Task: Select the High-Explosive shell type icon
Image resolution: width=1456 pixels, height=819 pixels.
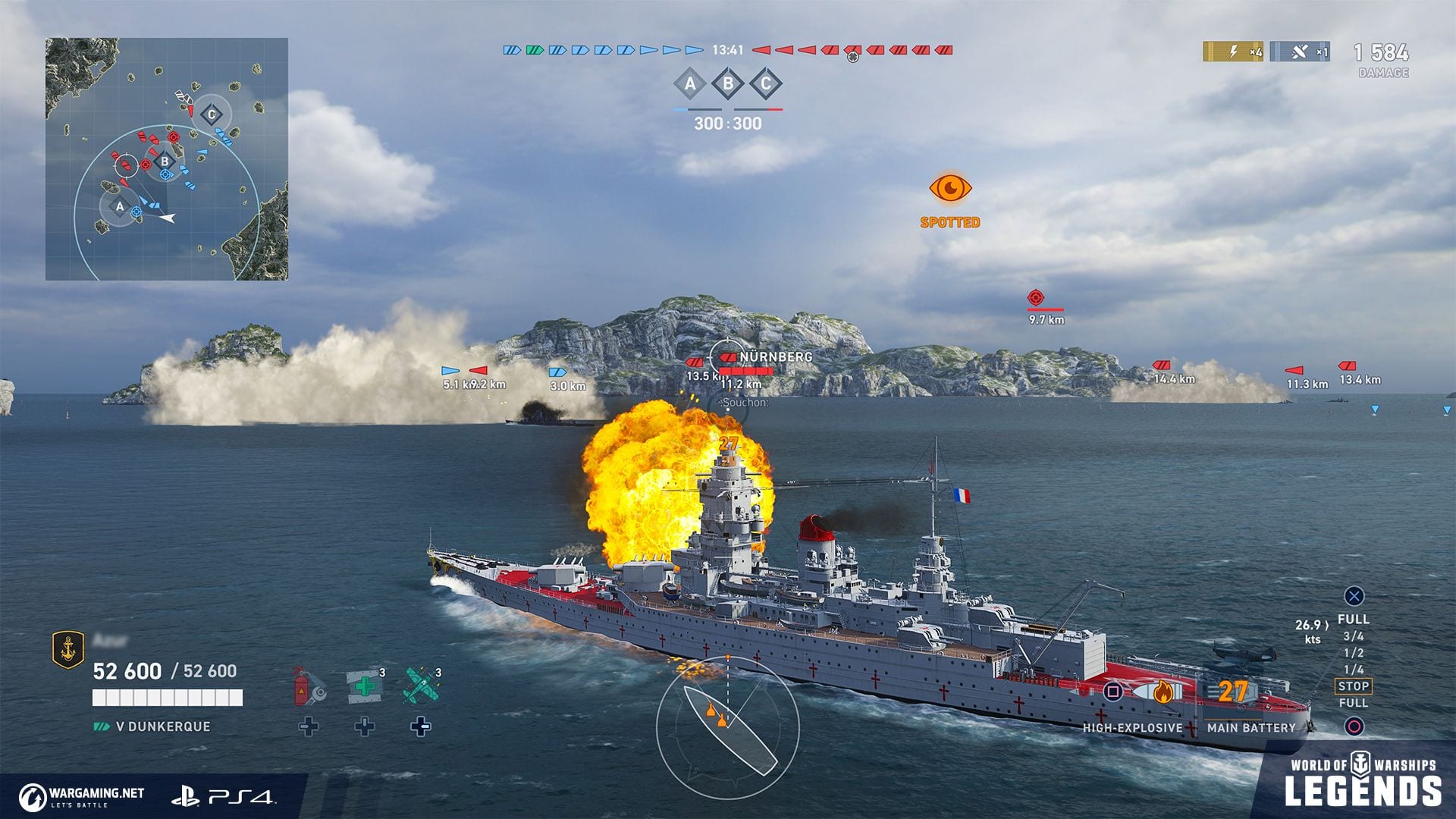Action: 1162,692
